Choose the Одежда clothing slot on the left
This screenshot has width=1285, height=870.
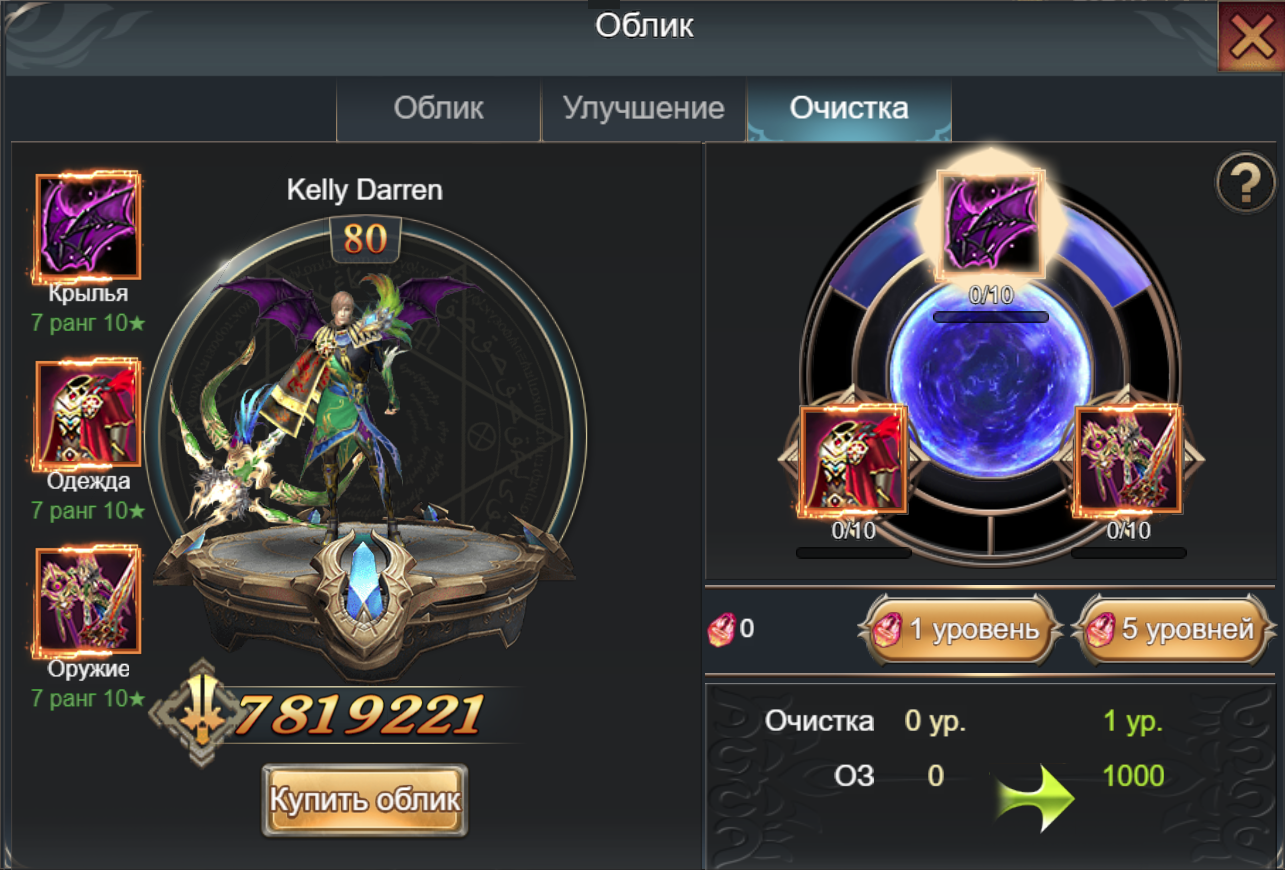coord(88,415)
